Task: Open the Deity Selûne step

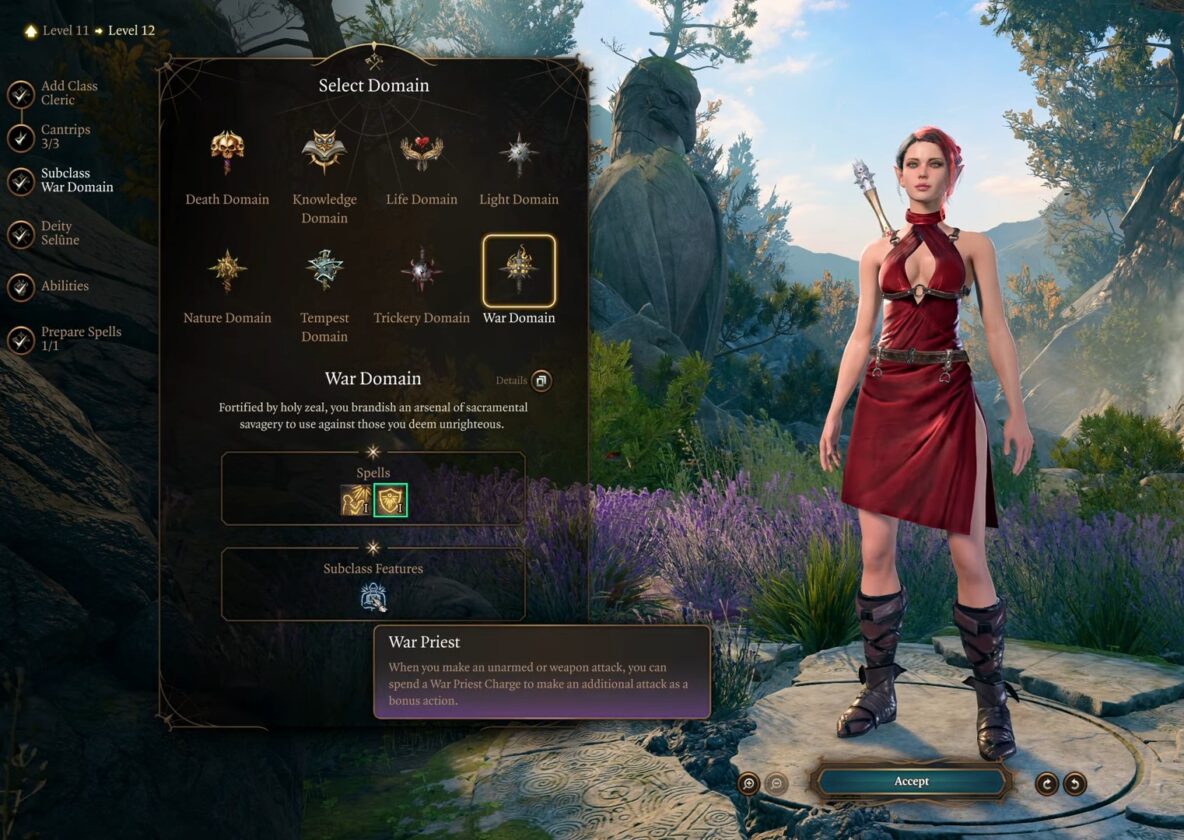Action: click(x=21, y=234)
